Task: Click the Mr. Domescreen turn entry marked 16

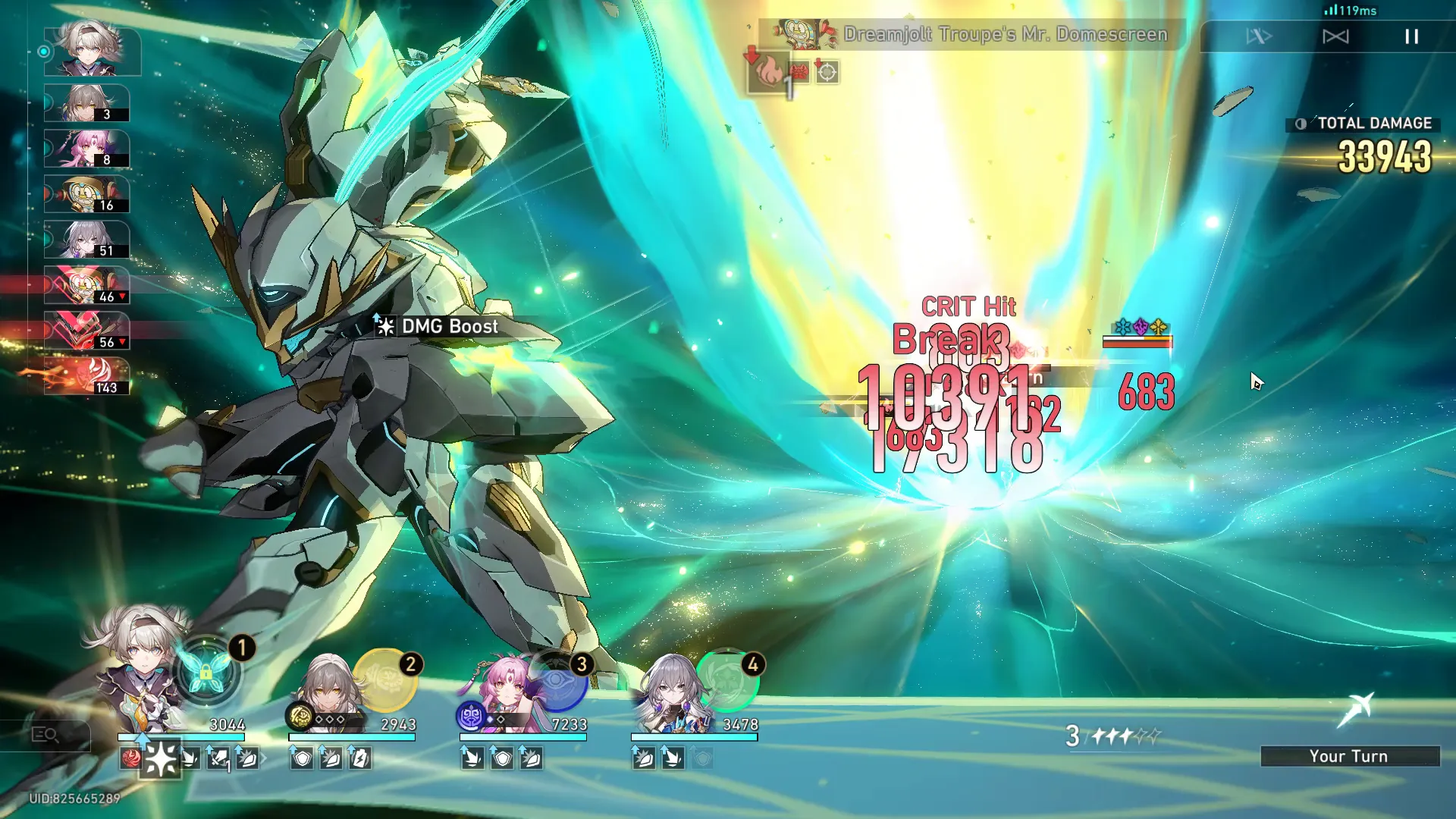Action: click(x=86, y=194)
